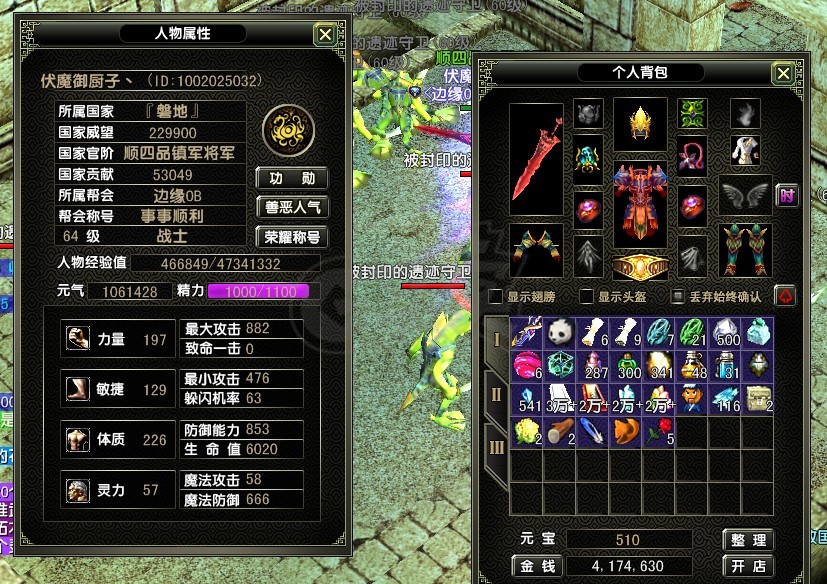Open the 功勋 merit panel
The width and height of the screenshot is (827, 584).
tap(292, 179)
